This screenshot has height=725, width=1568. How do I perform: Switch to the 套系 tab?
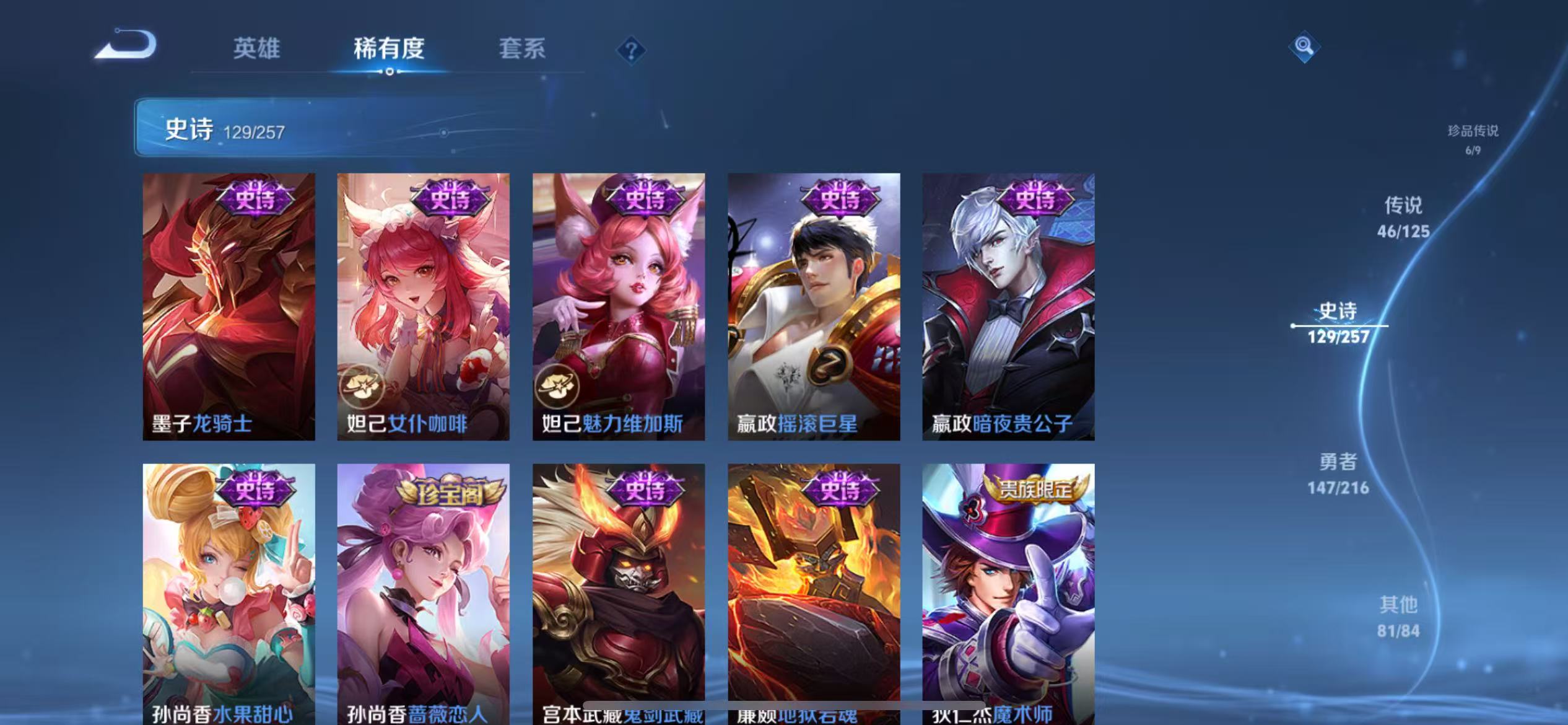point(522,50)
